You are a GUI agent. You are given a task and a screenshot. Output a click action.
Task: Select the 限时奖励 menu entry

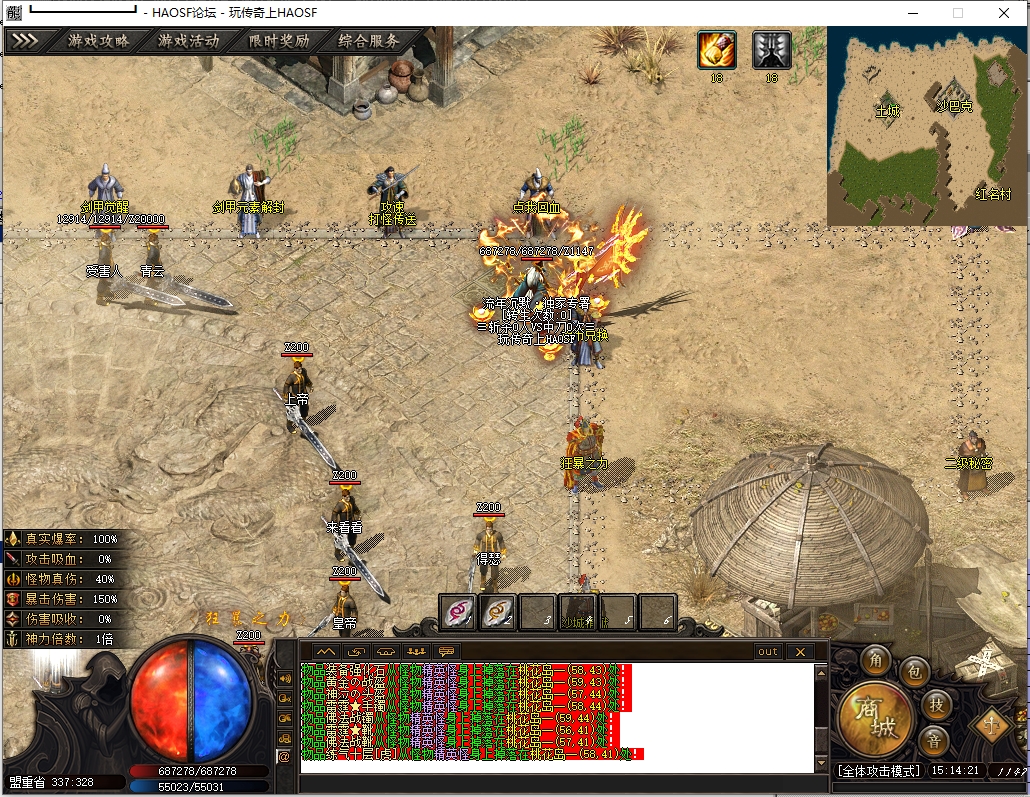(279, 42)
